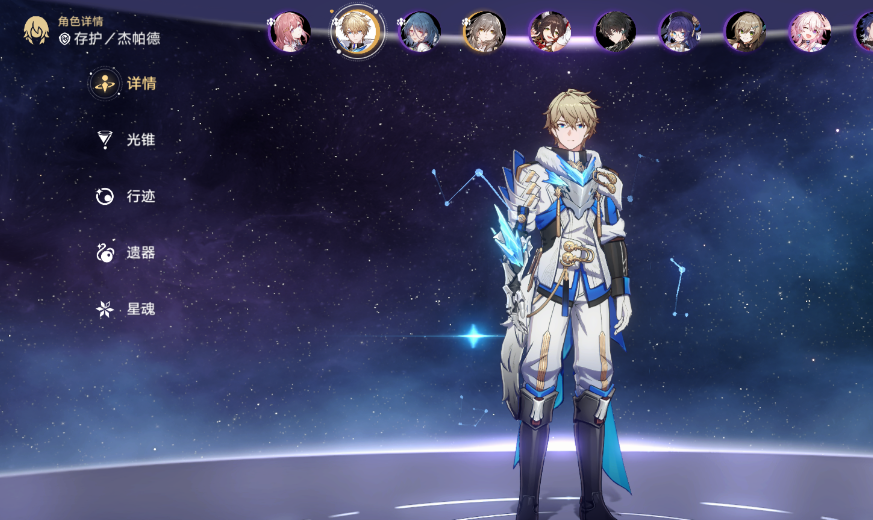The height and width of the screenshot is (520, 873).
Task: Switch to the pink-haired March 7th portrait
Action: [x=810, y=32]
